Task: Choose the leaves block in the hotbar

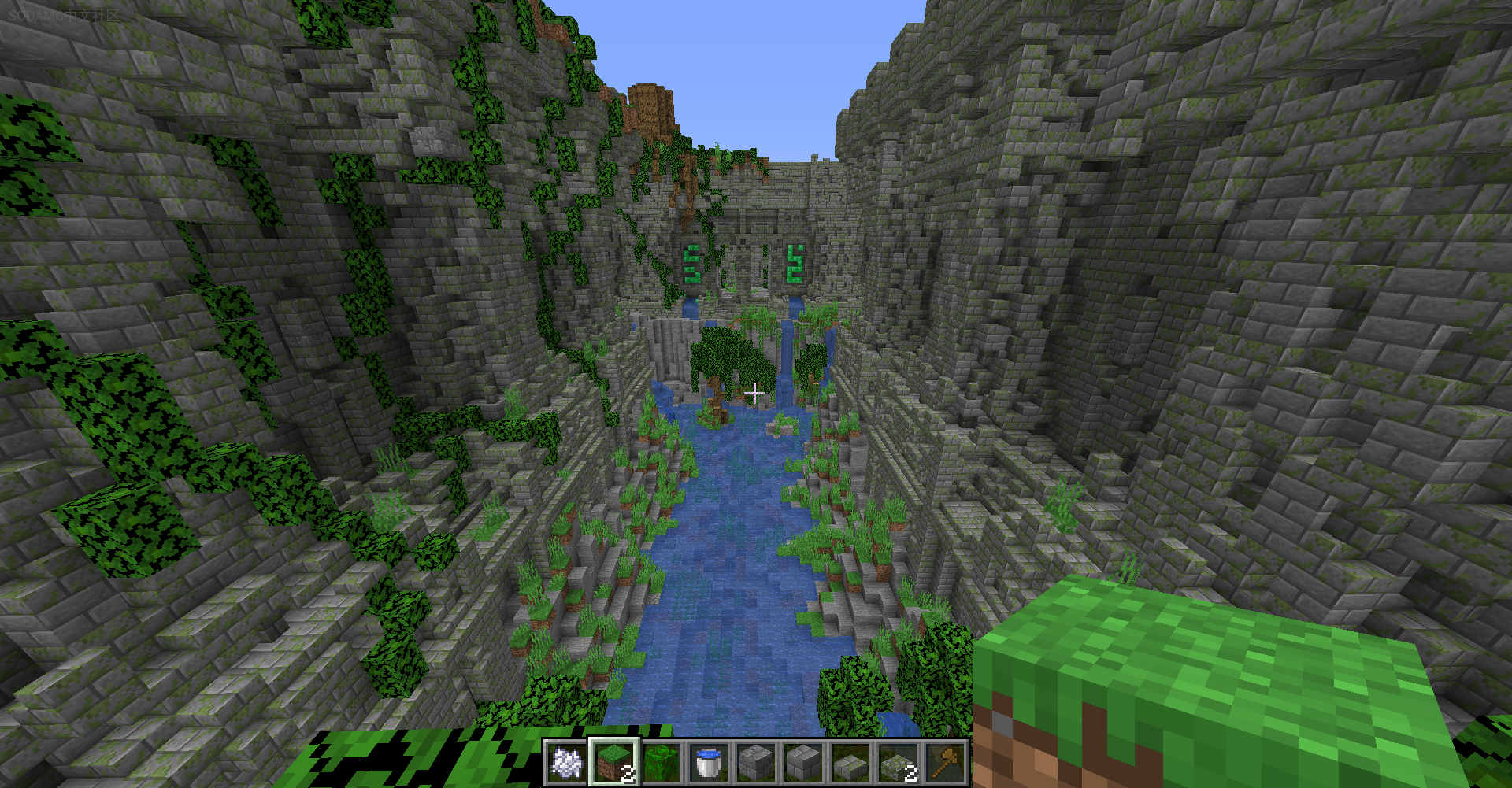Action: 661,762
